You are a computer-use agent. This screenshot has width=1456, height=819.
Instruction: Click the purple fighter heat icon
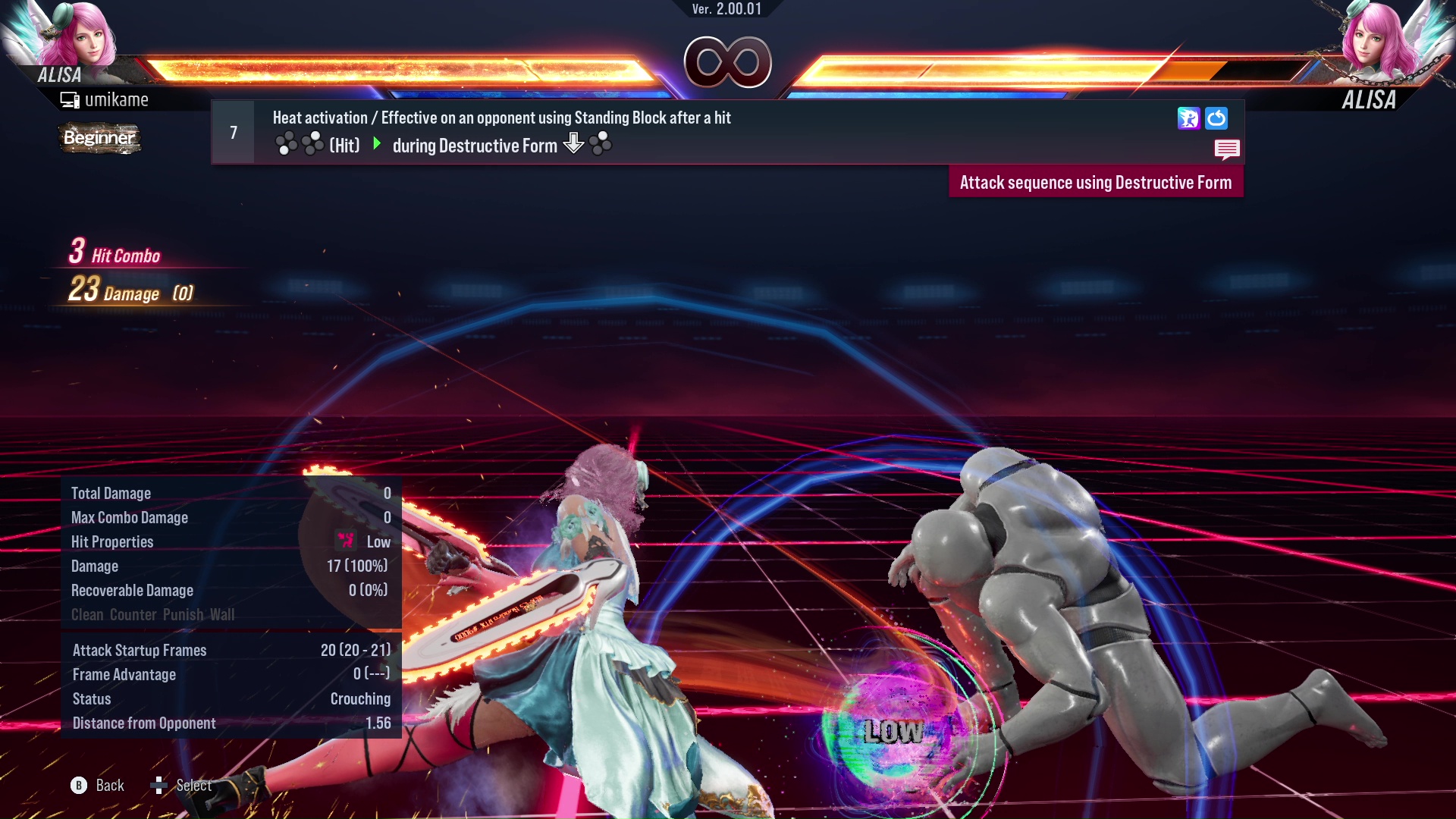tap(1188, 118)
